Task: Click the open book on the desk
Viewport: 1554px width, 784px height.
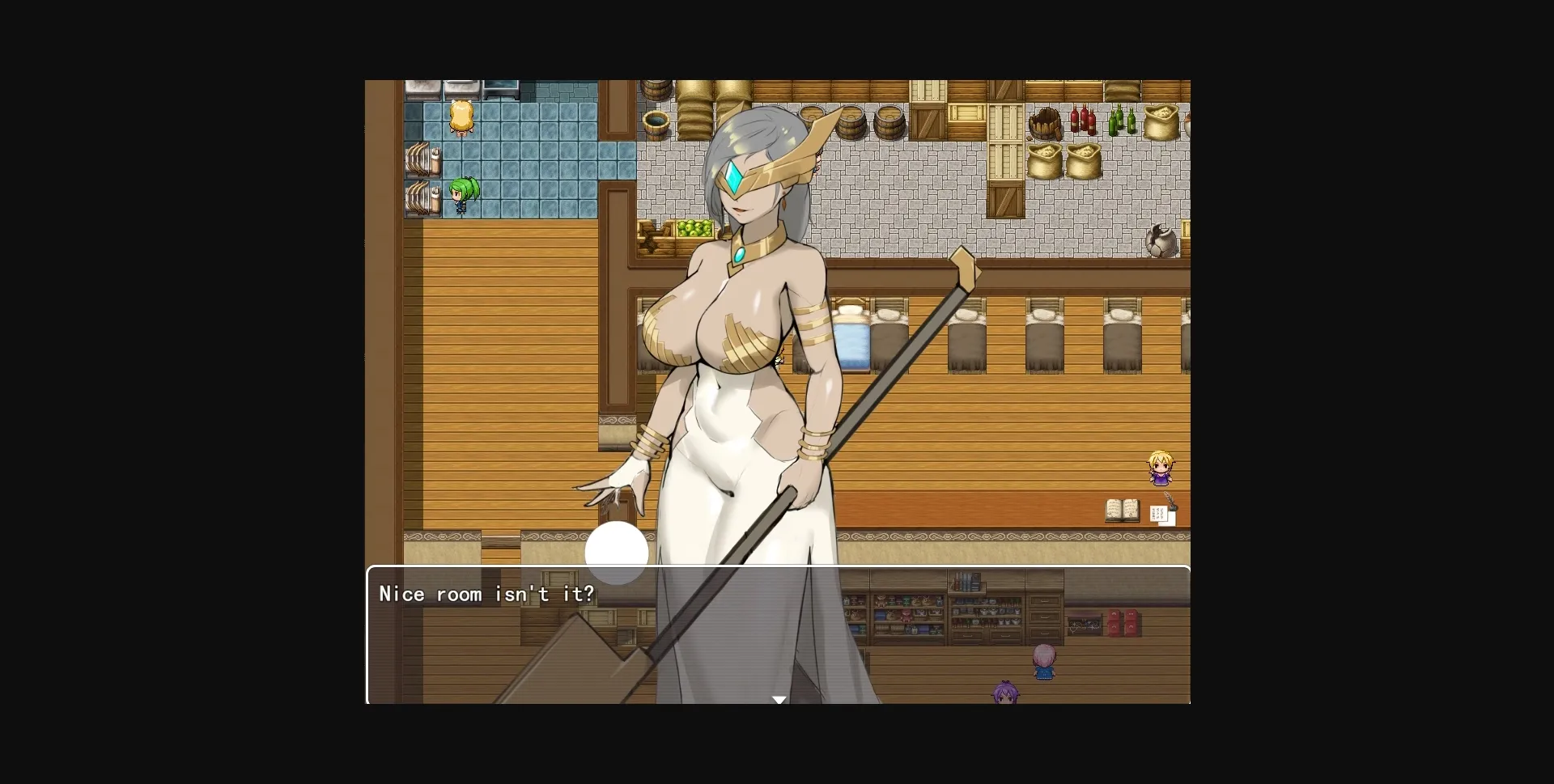Action: point(1123,510)
